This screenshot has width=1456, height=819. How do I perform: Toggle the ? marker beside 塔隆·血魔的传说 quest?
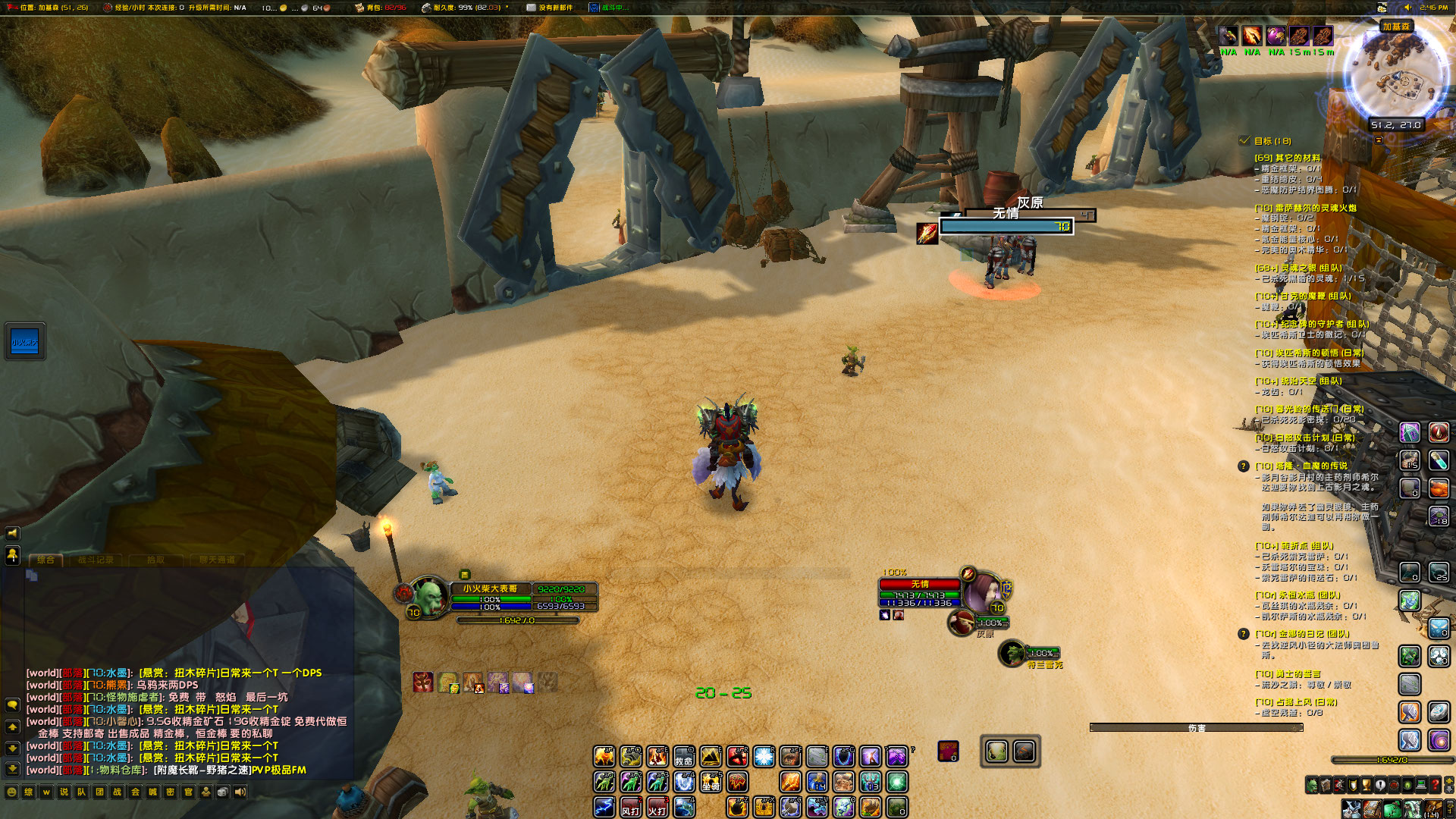1242,465
